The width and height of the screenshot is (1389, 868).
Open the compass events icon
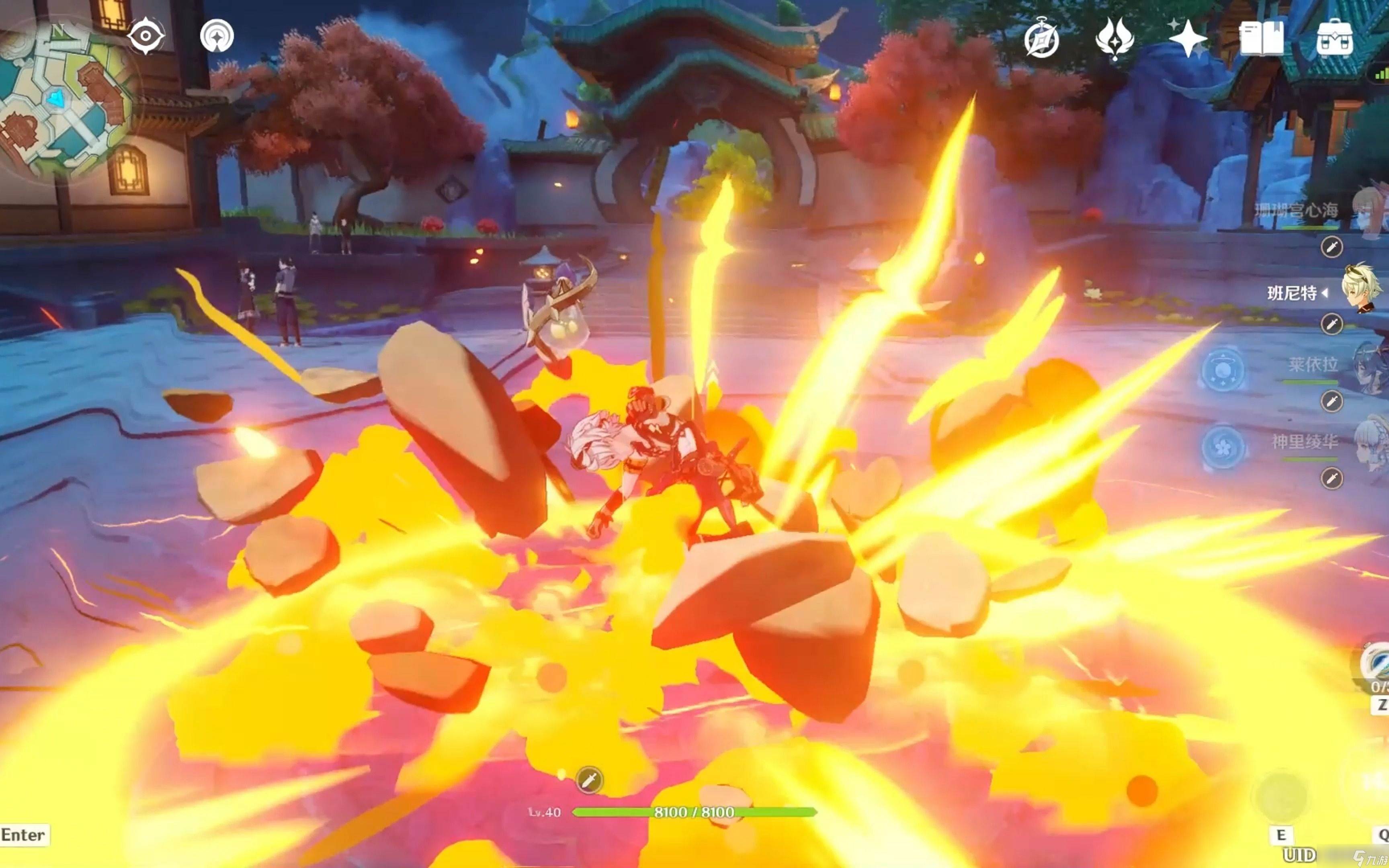1041,39
